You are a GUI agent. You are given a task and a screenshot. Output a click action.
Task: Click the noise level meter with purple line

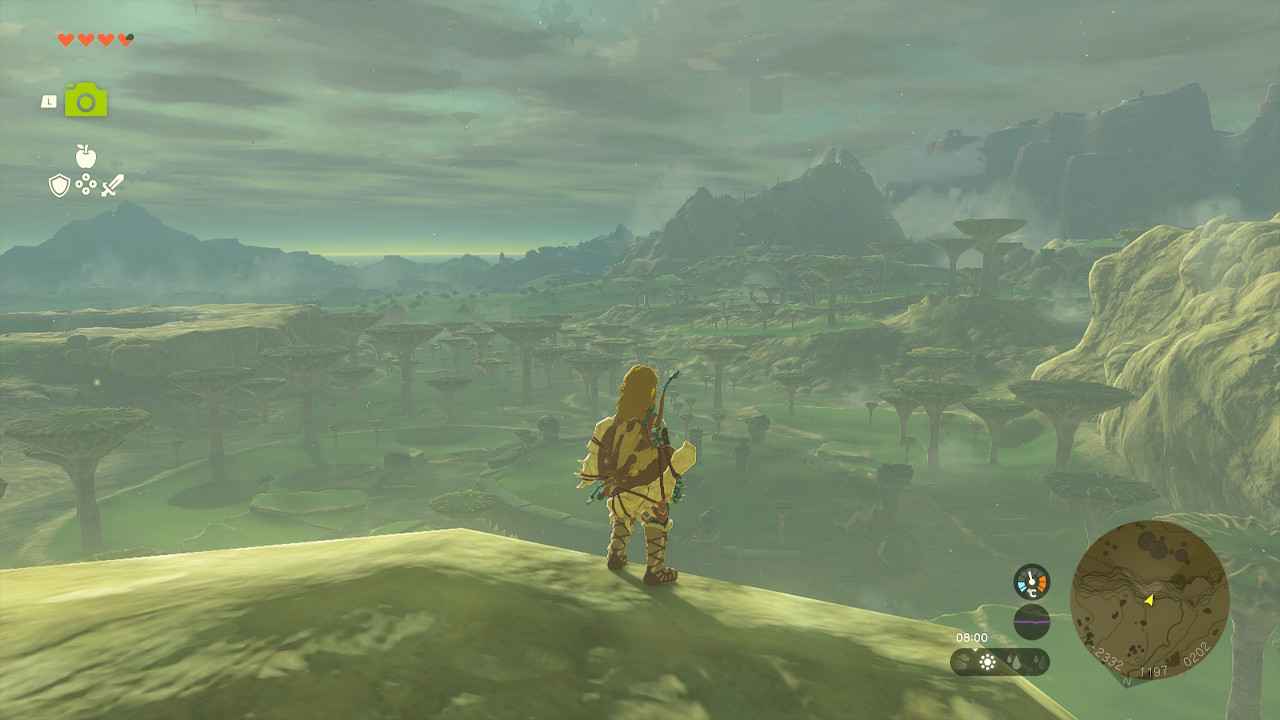pos(1032,620)
